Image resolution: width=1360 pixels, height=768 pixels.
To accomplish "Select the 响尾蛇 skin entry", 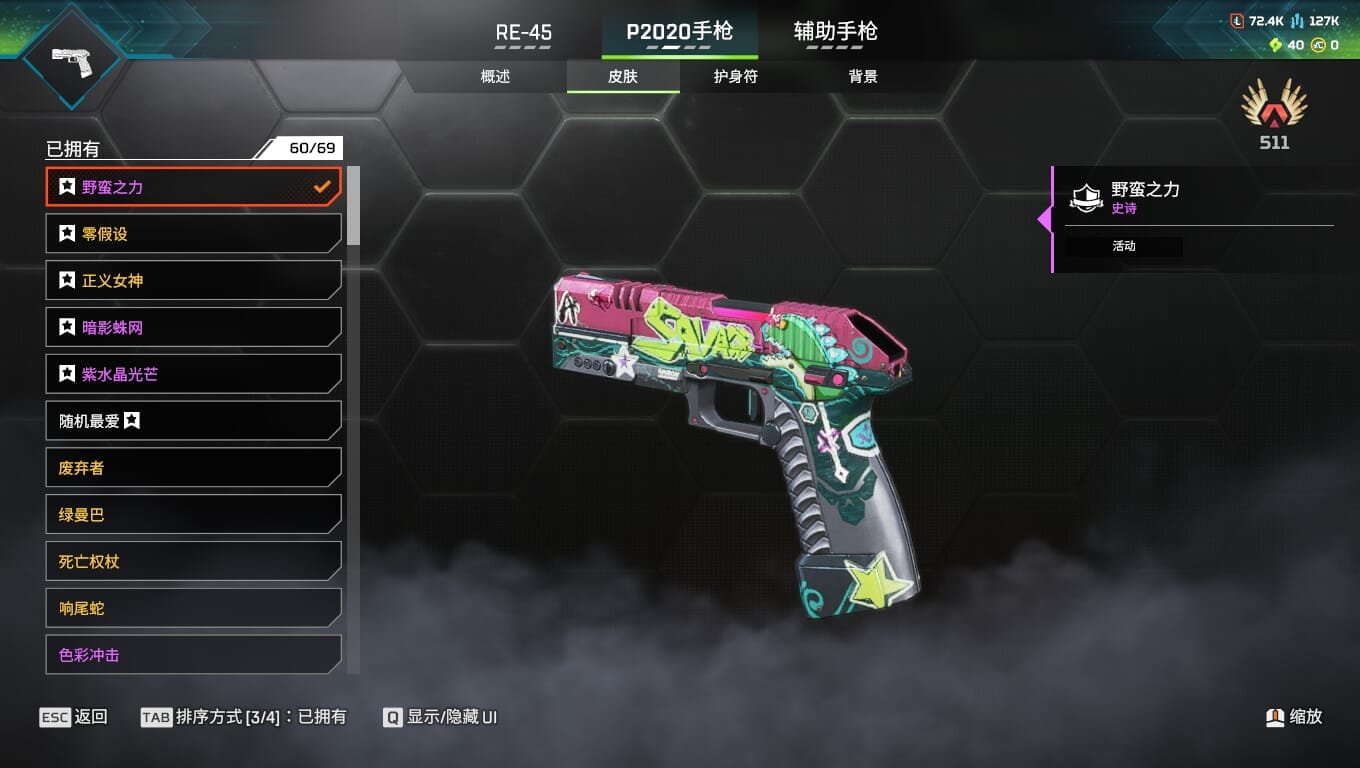I will pyautogui.click(x=193, y=608).
